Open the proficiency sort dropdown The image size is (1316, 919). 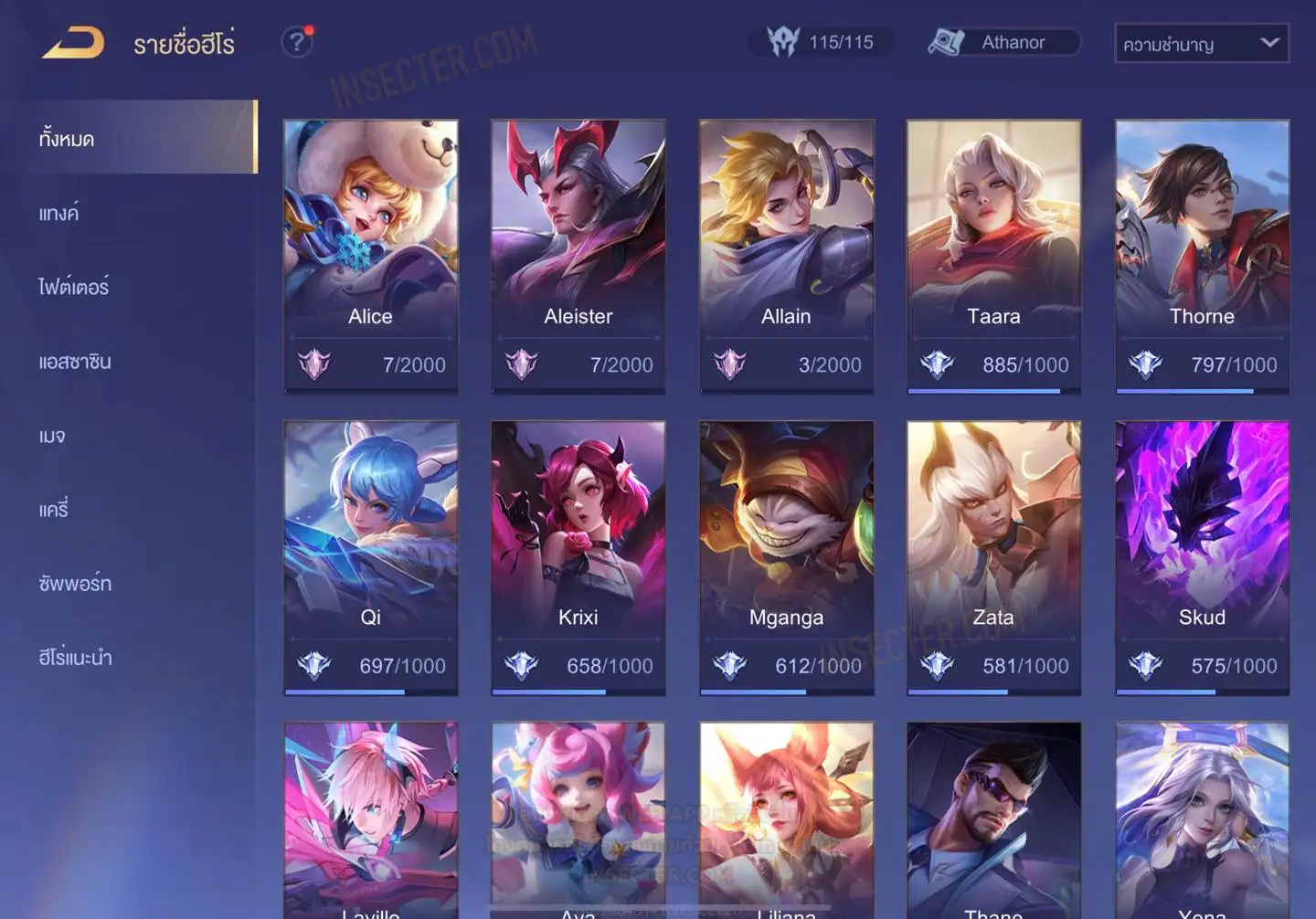point(1201,43)
